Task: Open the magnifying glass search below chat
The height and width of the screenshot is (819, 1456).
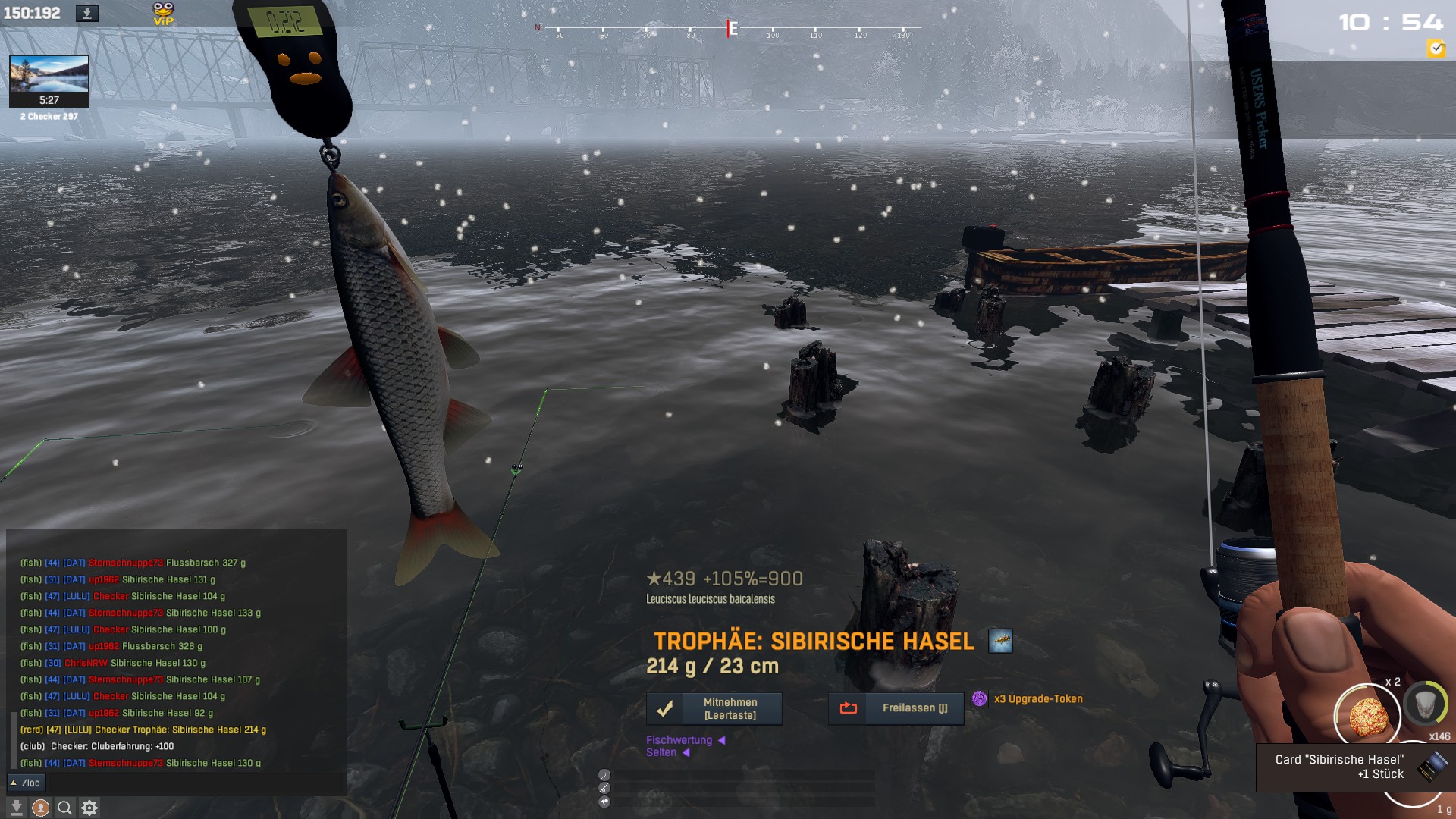Action: pos(65,808)
